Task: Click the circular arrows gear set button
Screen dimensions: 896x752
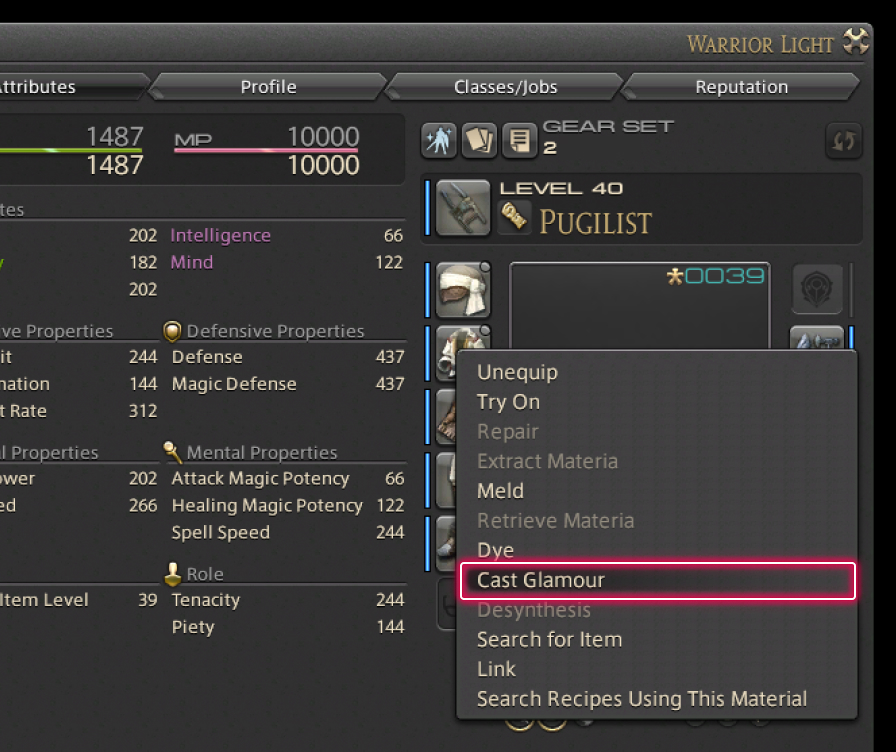Action: click(x=844, y=141)
